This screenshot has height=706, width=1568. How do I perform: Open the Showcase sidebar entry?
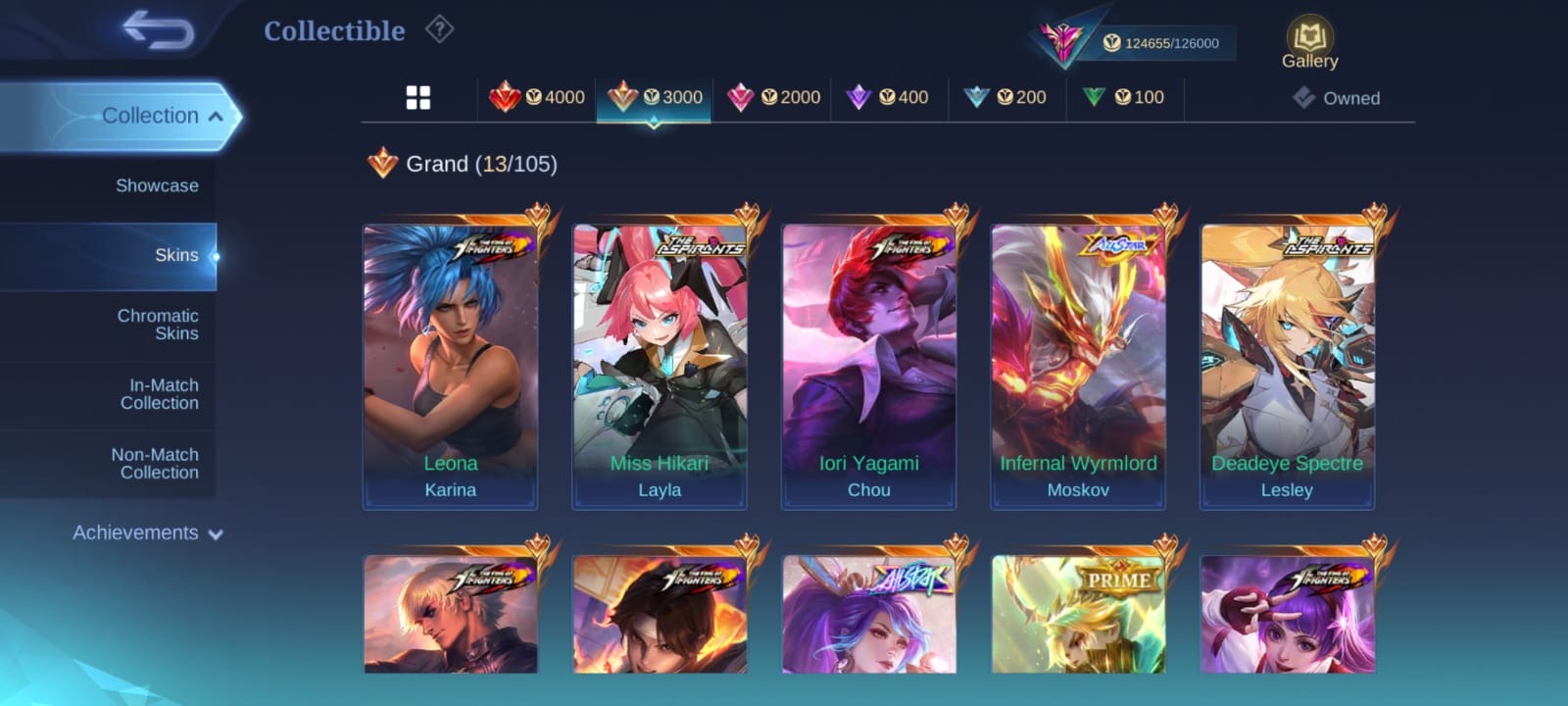click(x=157, y=186)
